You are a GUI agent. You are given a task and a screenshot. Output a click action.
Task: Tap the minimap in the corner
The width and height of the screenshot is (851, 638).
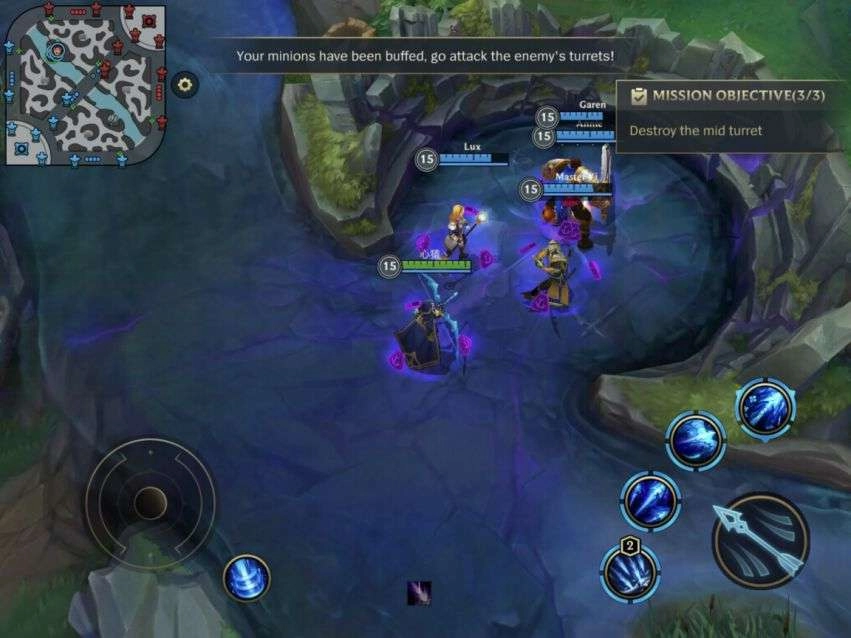(x=84, y=84)
